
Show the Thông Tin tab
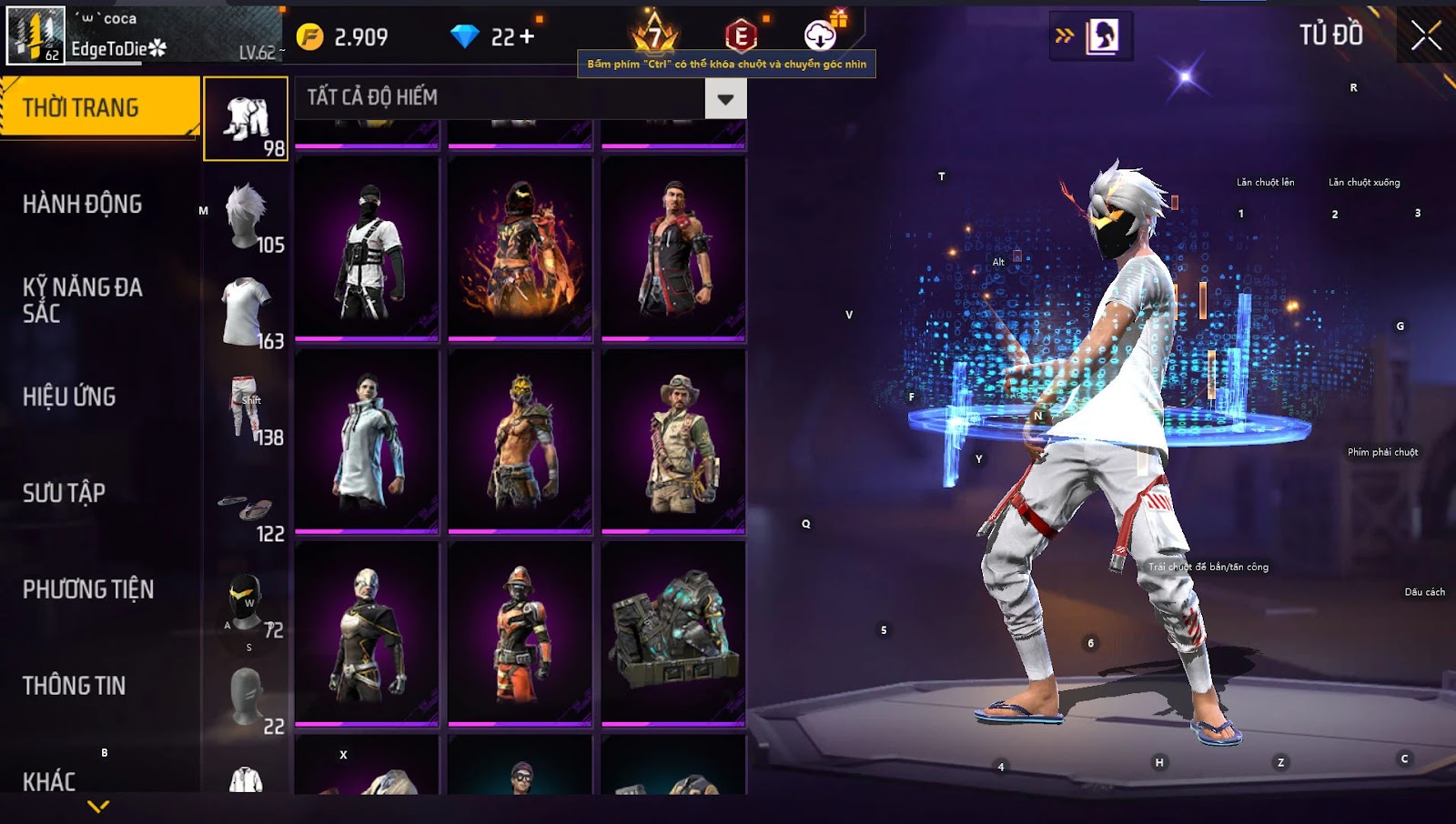74,686
